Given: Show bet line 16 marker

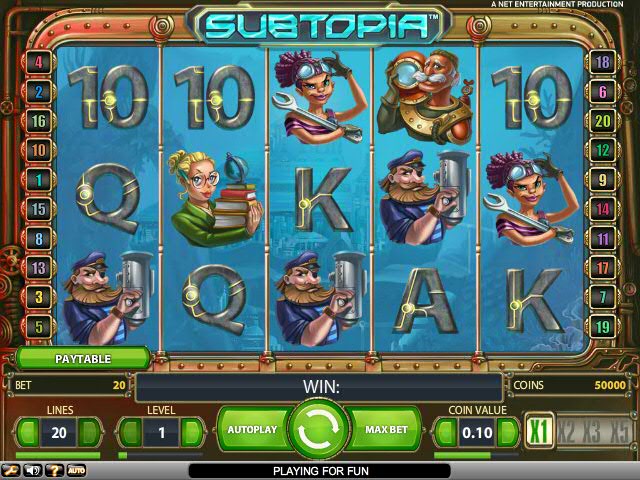Looking at the screenshot, I should coord(39,121).
